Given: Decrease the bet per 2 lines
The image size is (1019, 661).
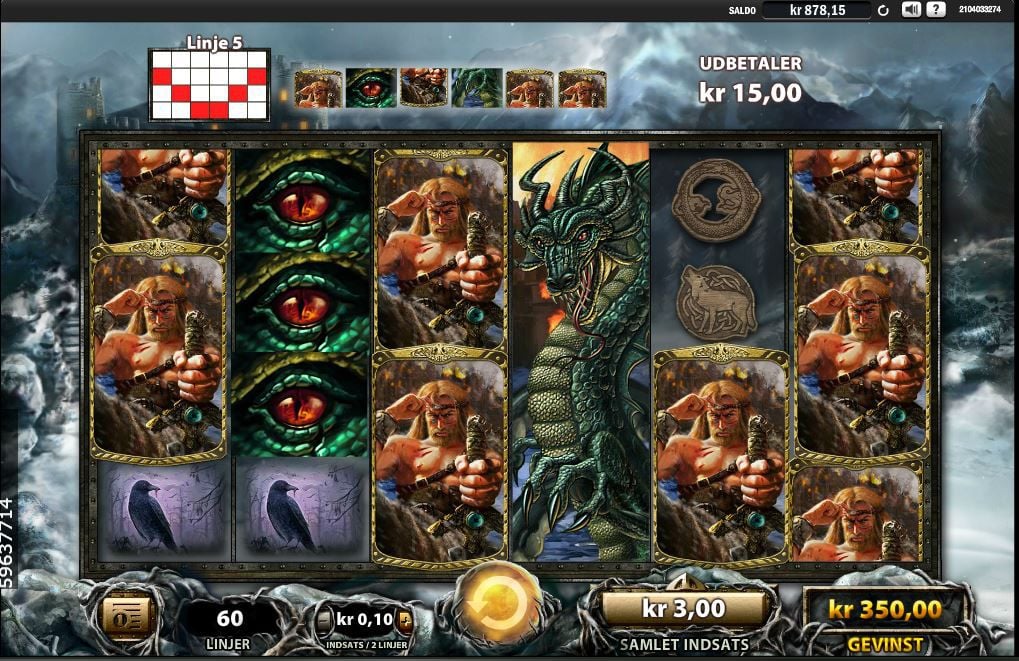Looking at the screenshot, I should [x=325, y=620].
